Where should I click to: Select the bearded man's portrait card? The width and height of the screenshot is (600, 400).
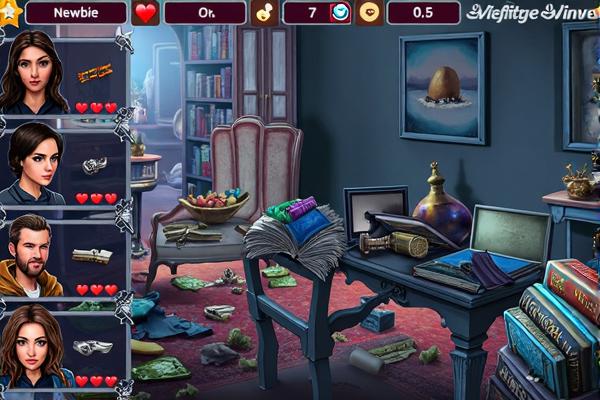tap(32, 256)
